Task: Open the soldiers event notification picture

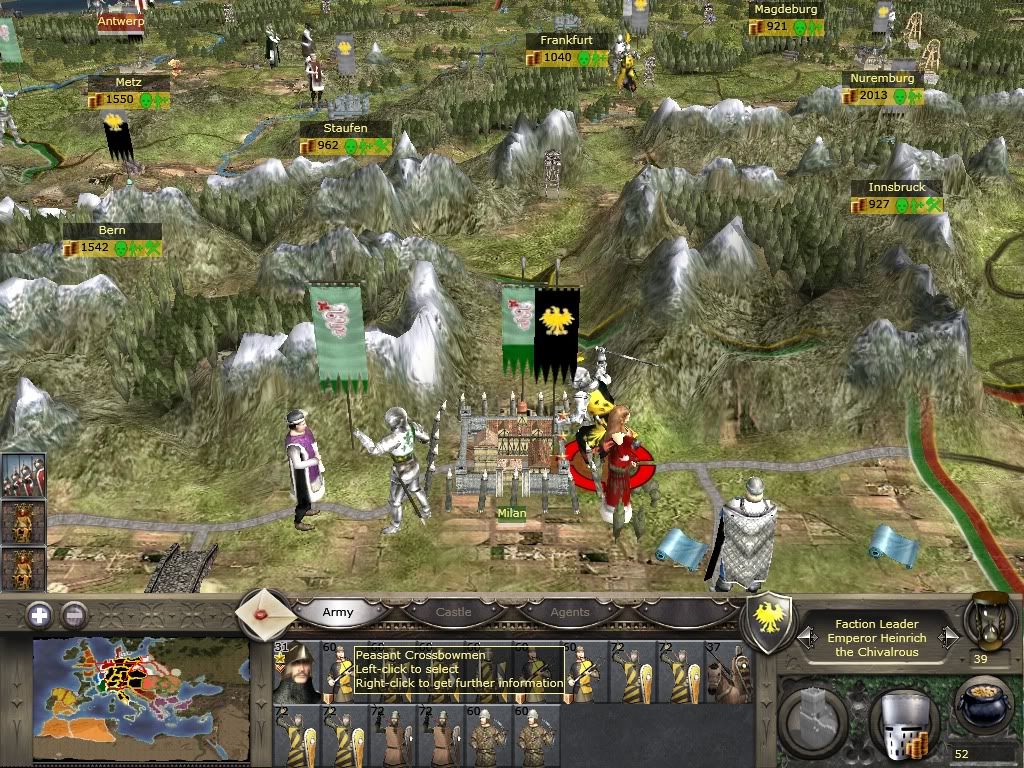Action: click(22, 476)
